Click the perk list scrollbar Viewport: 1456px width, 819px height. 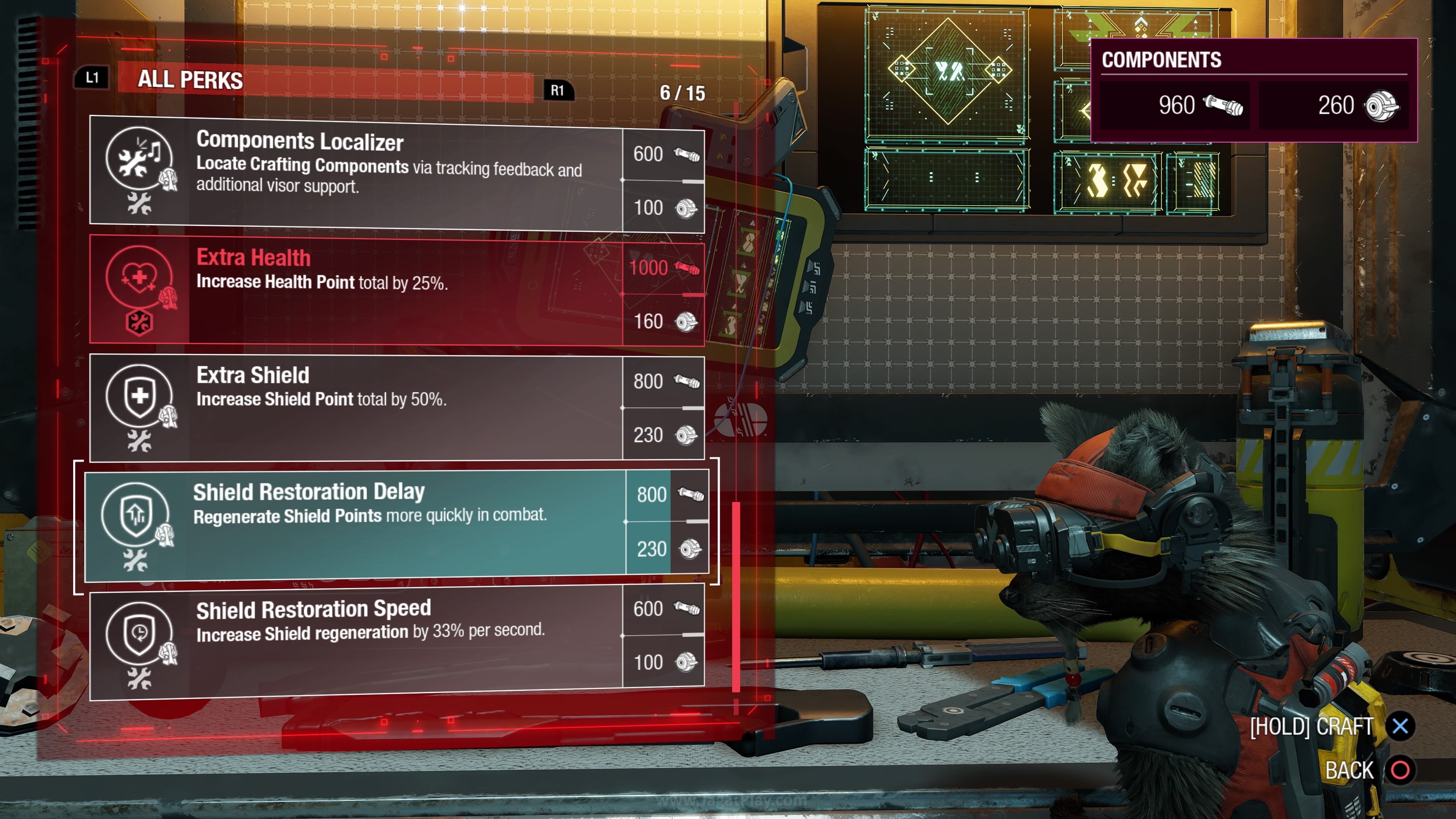pyautogui.click(x=736, y=596)
